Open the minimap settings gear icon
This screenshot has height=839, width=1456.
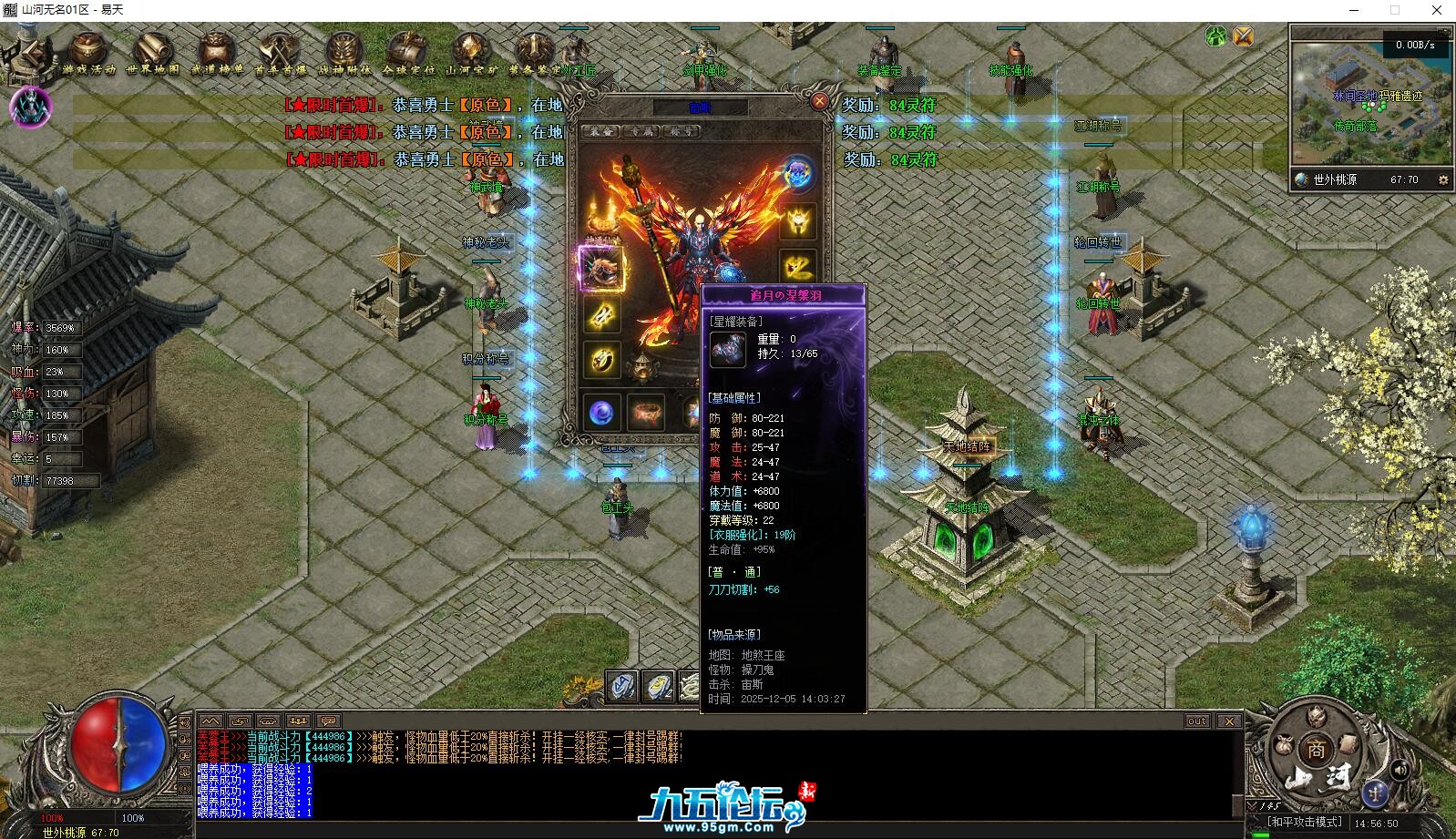(1443, 180)
